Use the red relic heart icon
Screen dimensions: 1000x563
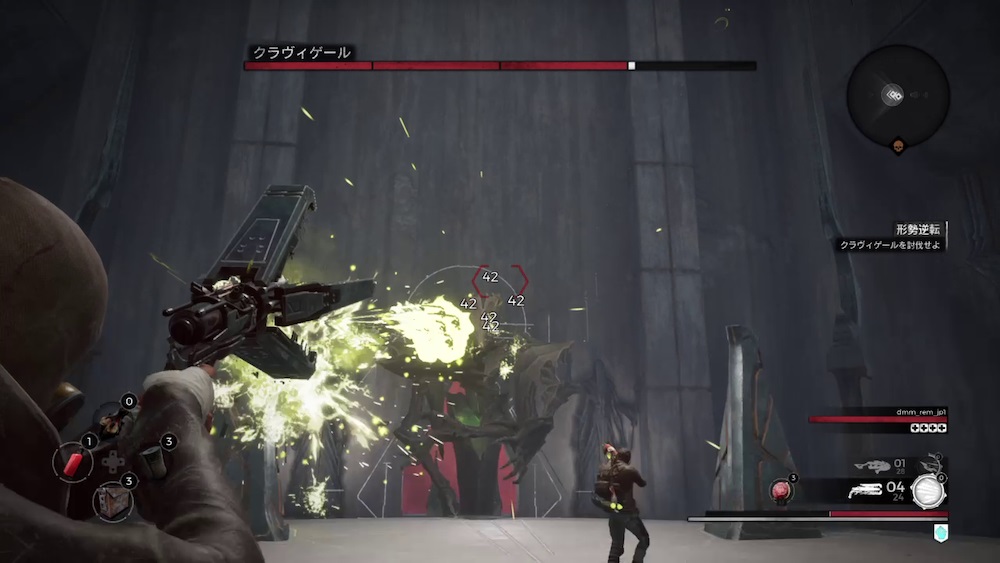tap(782, 491)
